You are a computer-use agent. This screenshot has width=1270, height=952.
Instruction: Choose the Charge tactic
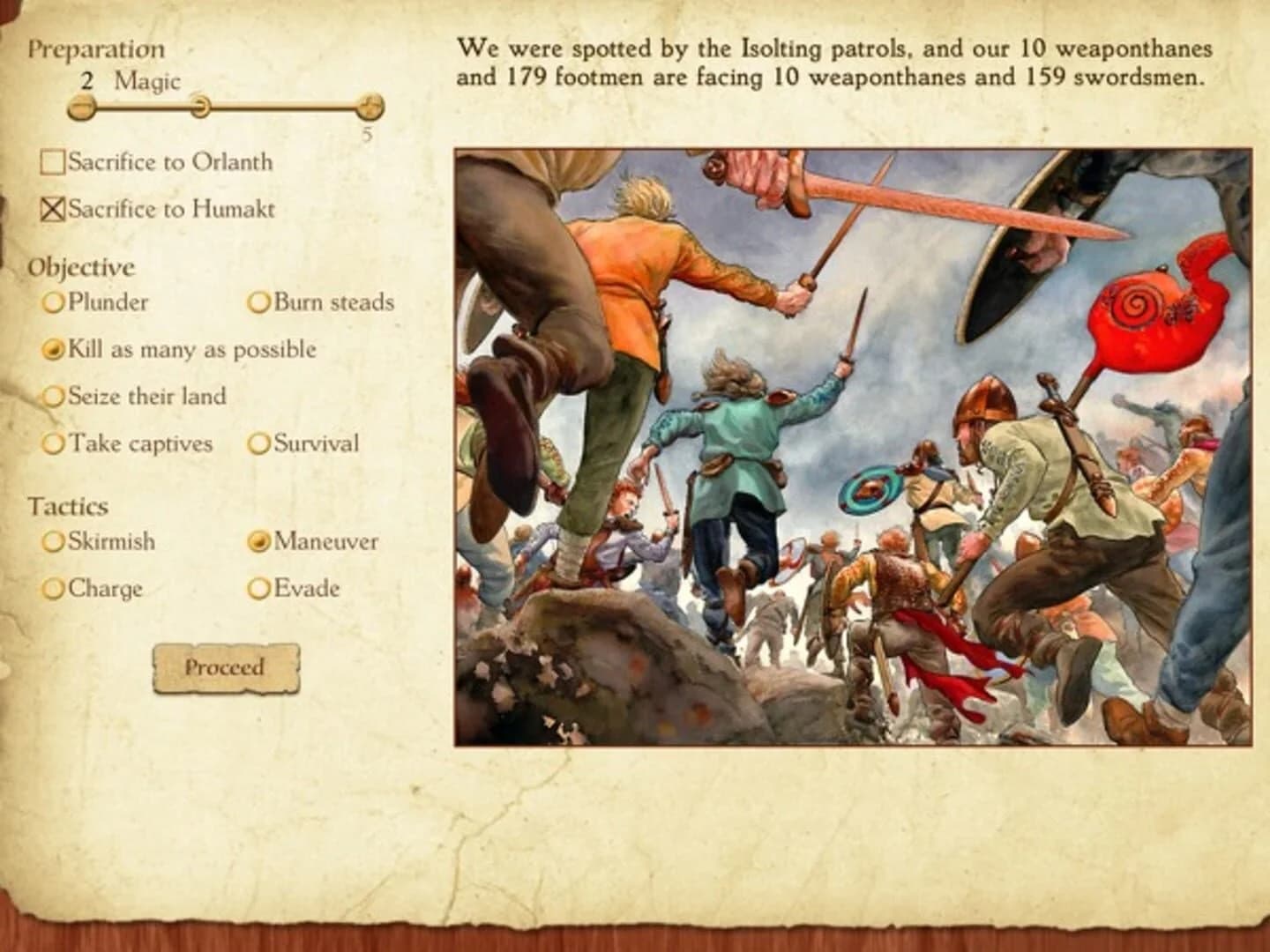51,588
